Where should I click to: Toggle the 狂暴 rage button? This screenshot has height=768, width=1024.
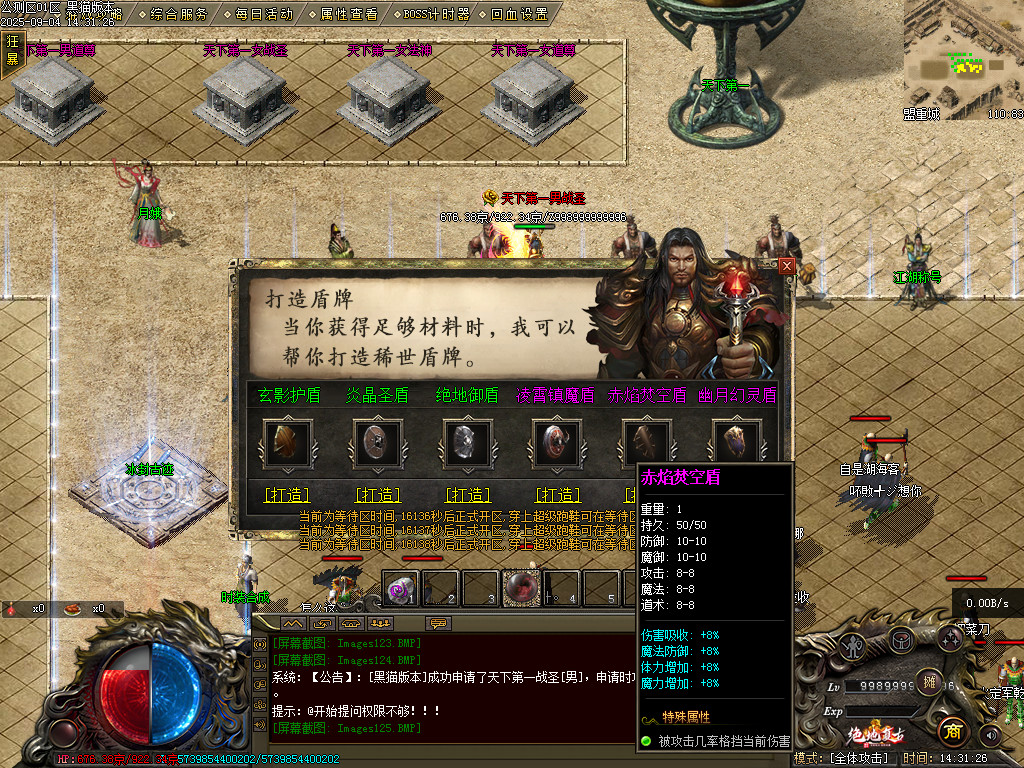point(13,50)
